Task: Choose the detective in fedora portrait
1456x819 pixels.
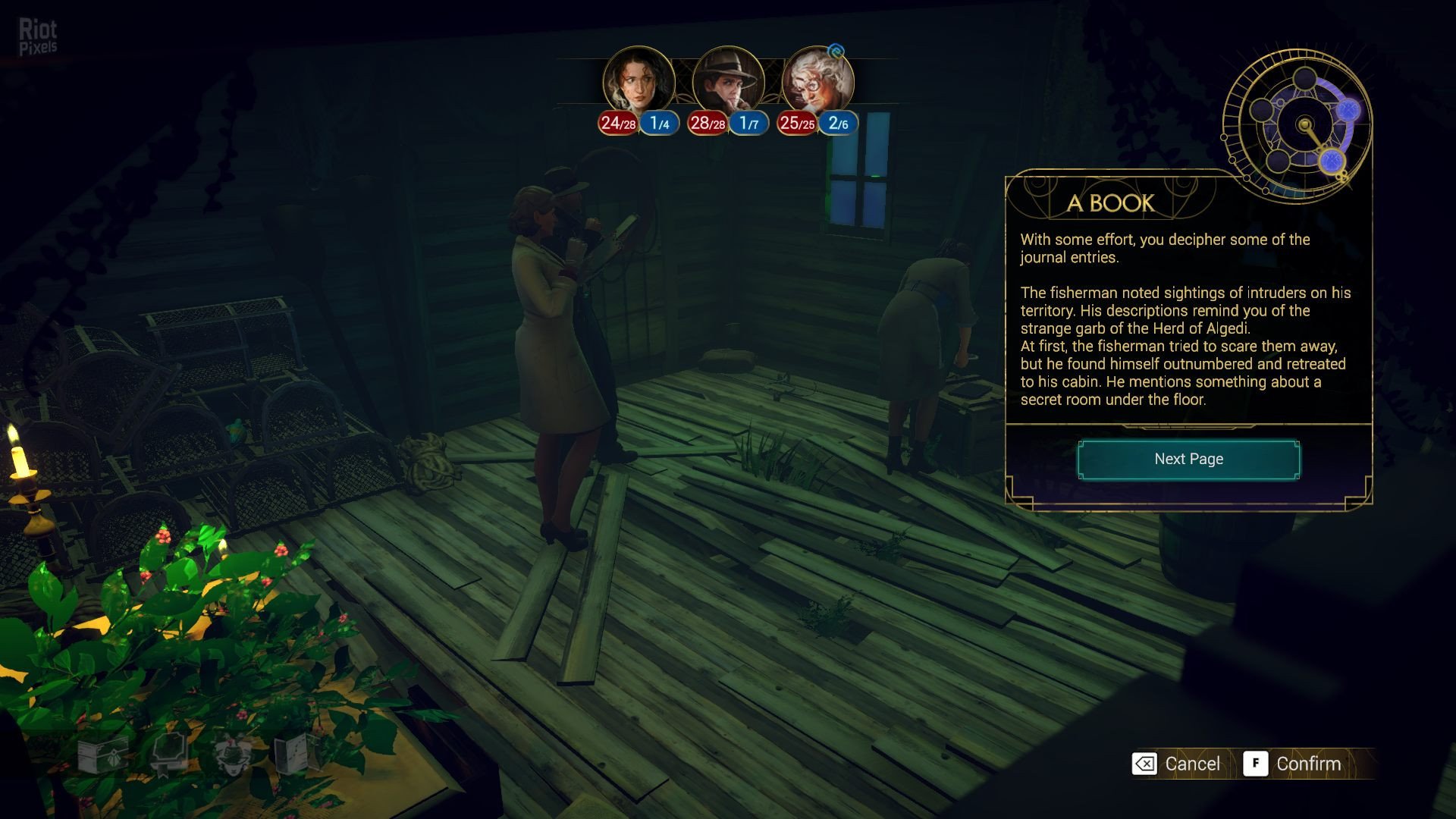Action: click(x=728, y=81)
